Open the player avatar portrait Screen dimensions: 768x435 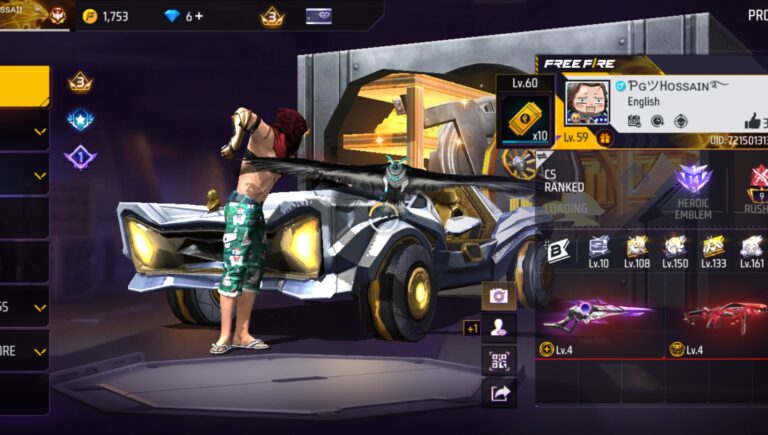(x=587, y=104)
